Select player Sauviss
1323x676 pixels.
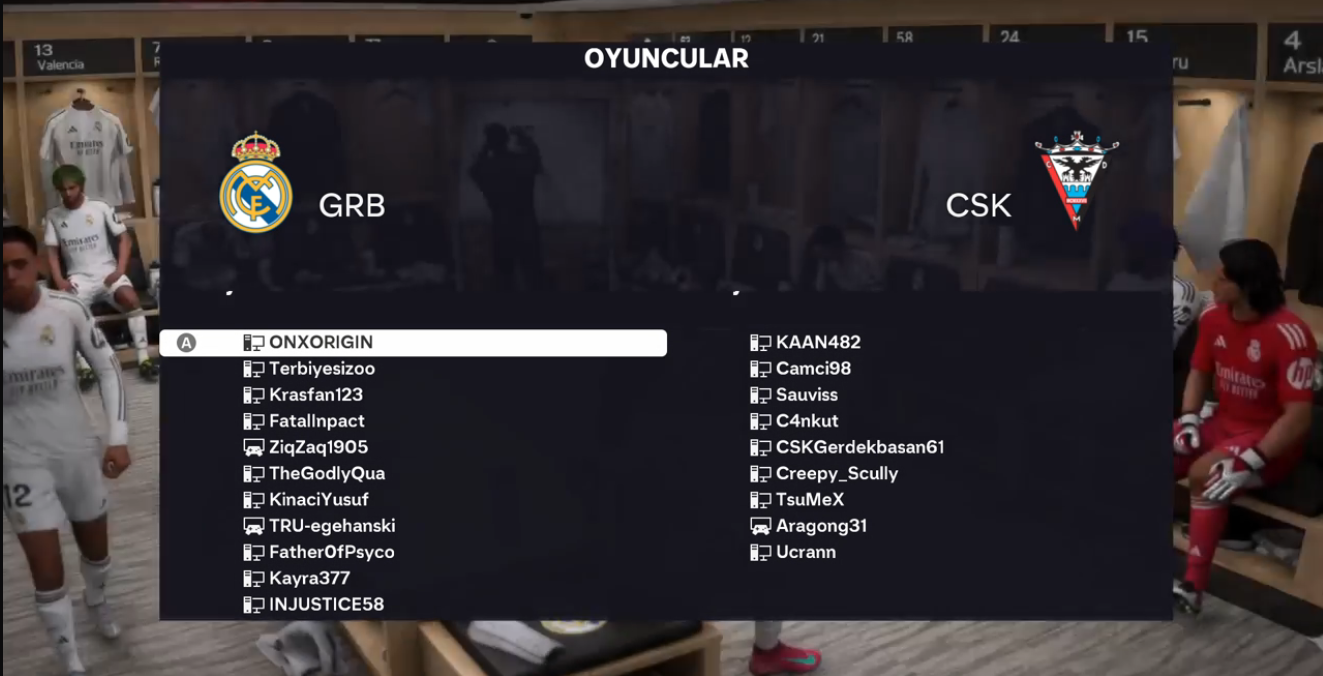pos(806,395)
